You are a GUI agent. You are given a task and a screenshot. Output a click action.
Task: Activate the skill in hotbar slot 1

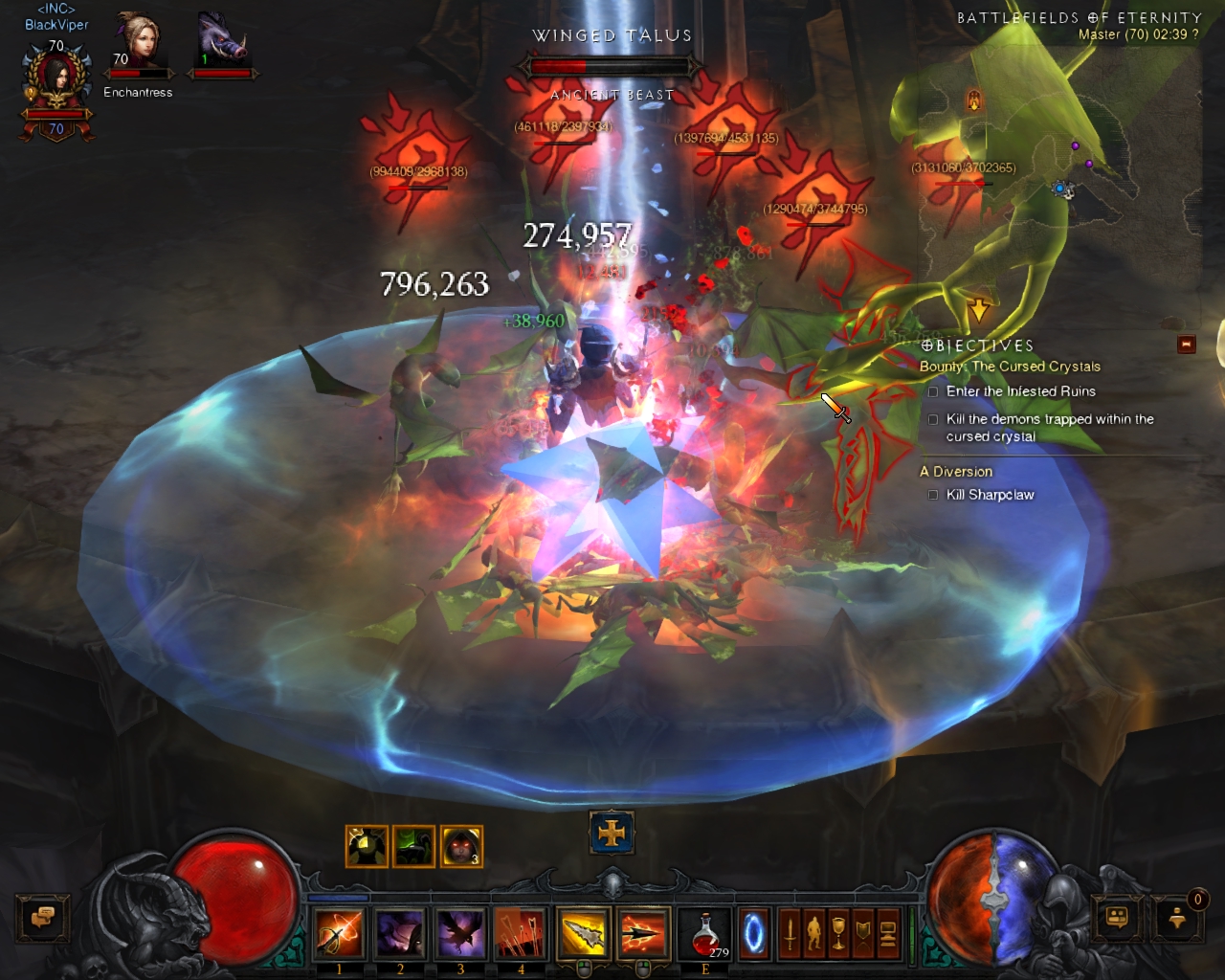(x=339, y=934)
